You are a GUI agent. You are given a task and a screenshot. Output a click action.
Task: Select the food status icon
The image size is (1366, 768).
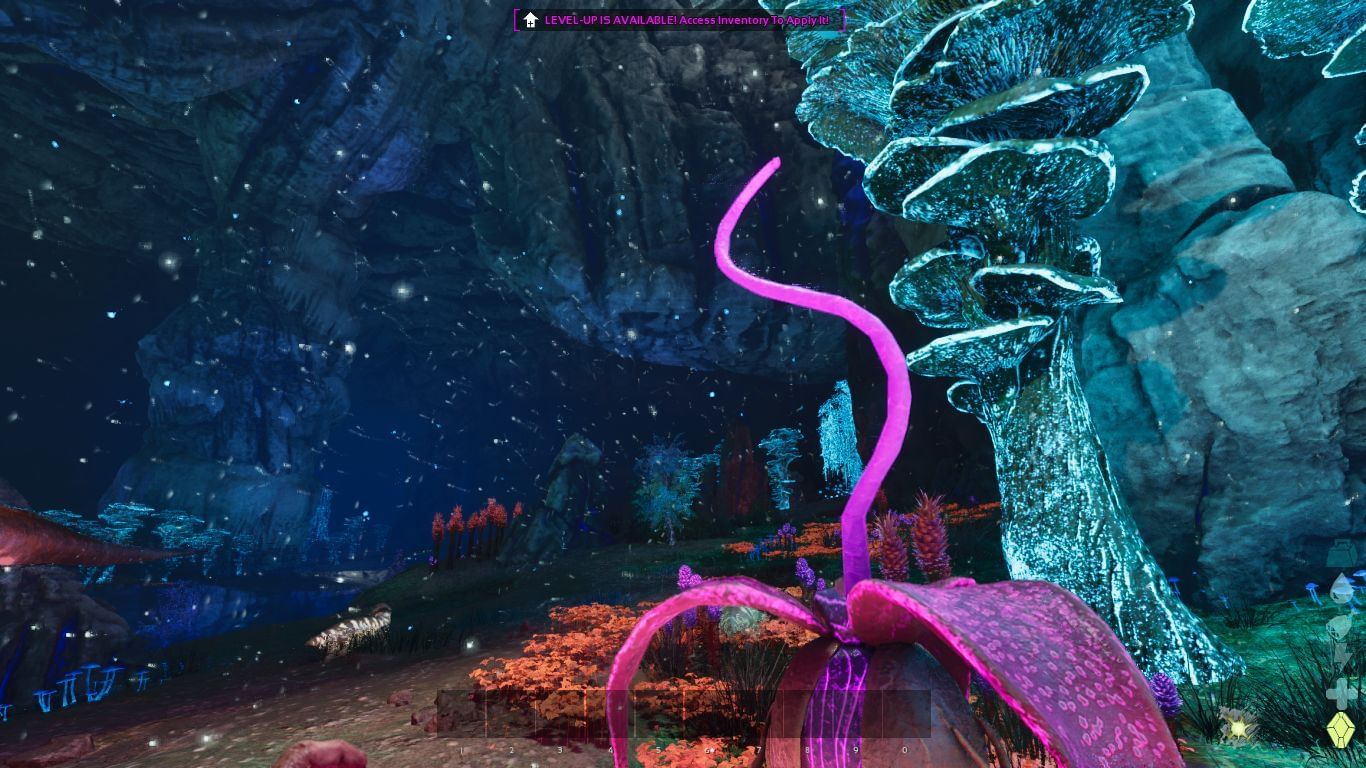(1340, 627)
